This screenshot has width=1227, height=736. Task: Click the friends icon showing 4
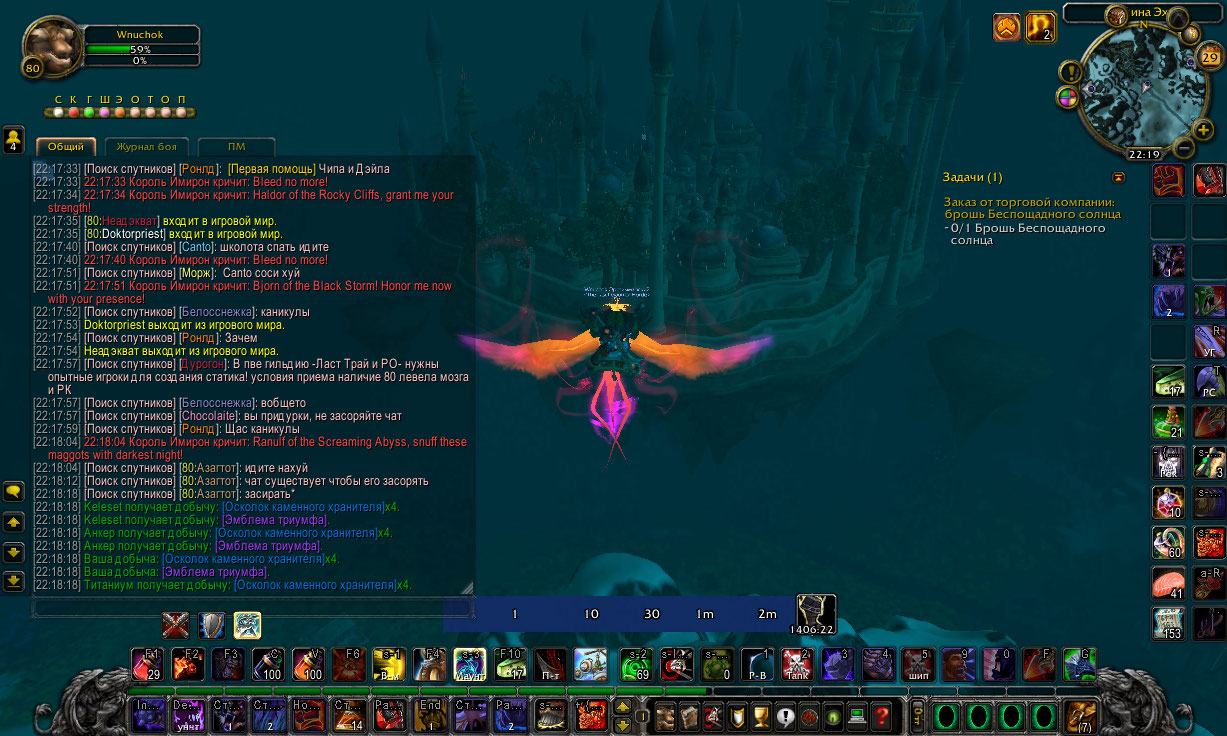[14, 139]
